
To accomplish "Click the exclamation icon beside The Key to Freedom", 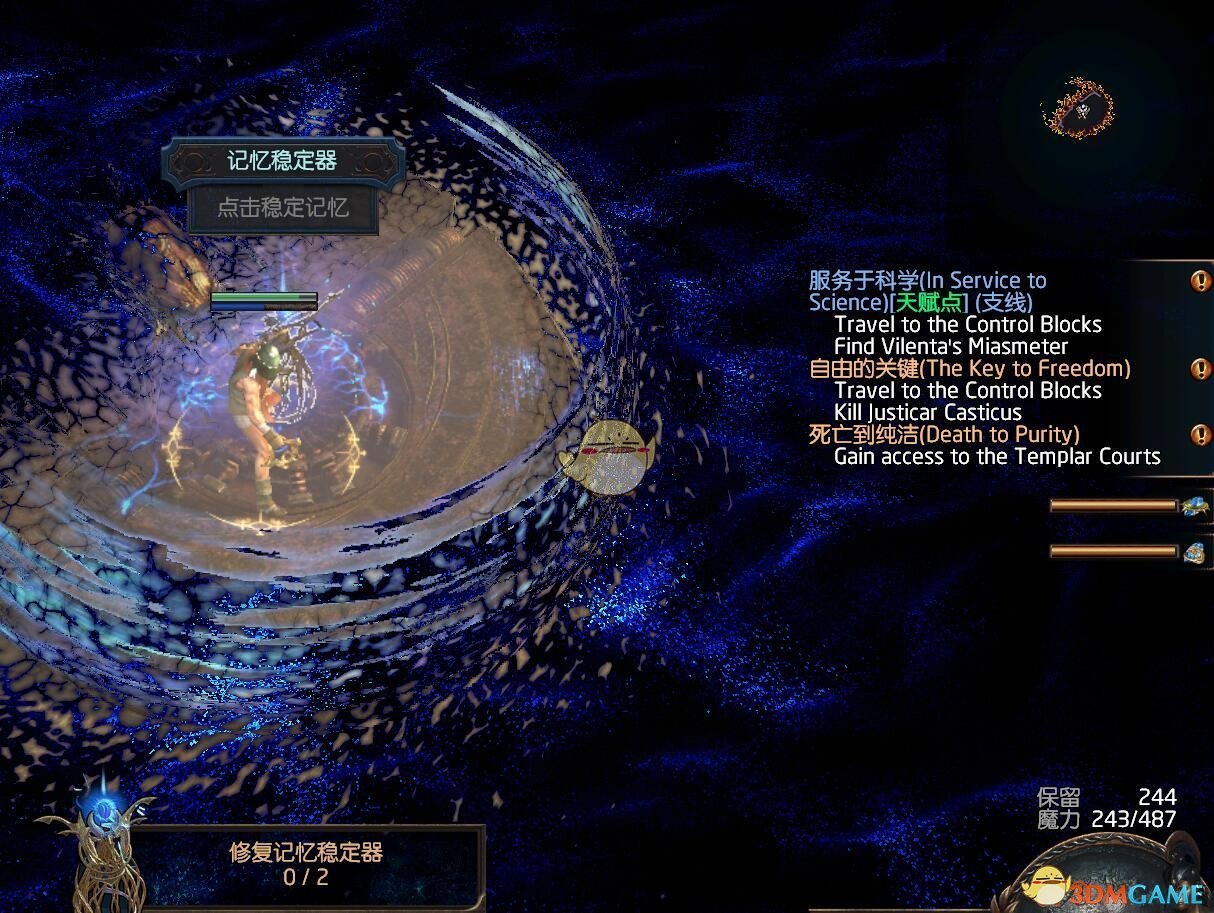I will tap(1200, 369).
